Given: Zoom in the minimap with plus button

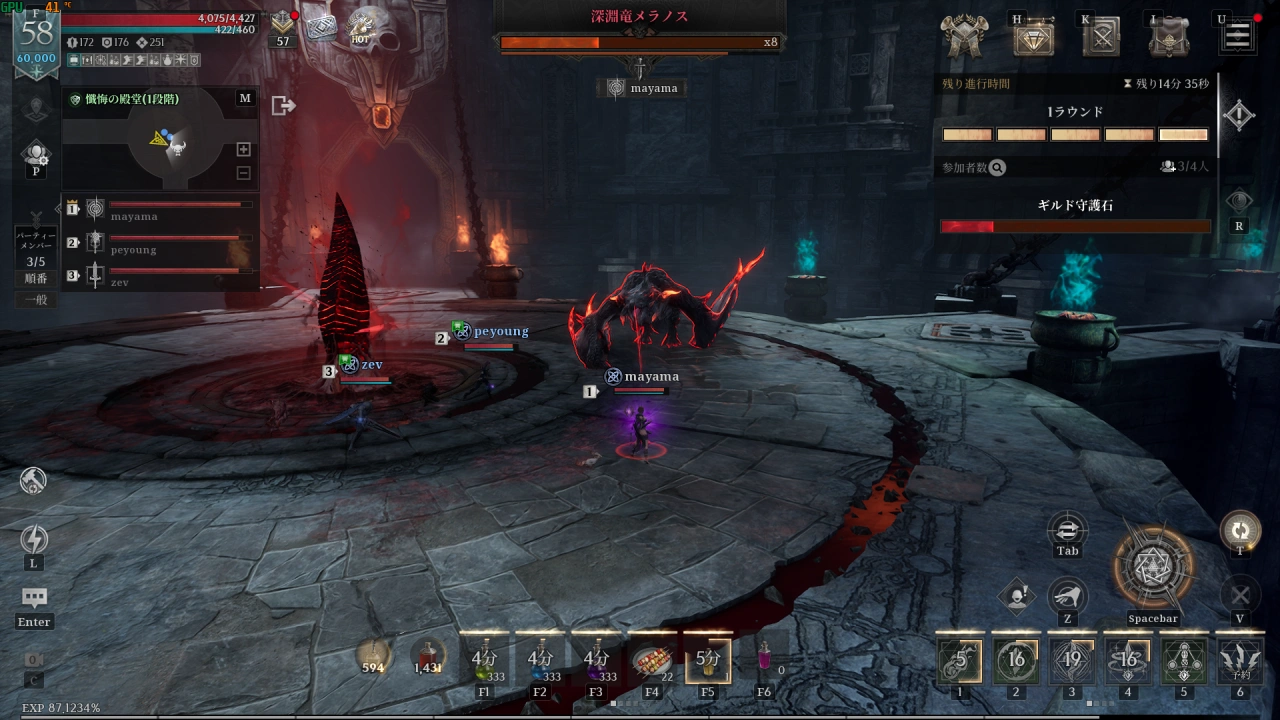Looking at the screenshot, I should (x=243, y=149).
